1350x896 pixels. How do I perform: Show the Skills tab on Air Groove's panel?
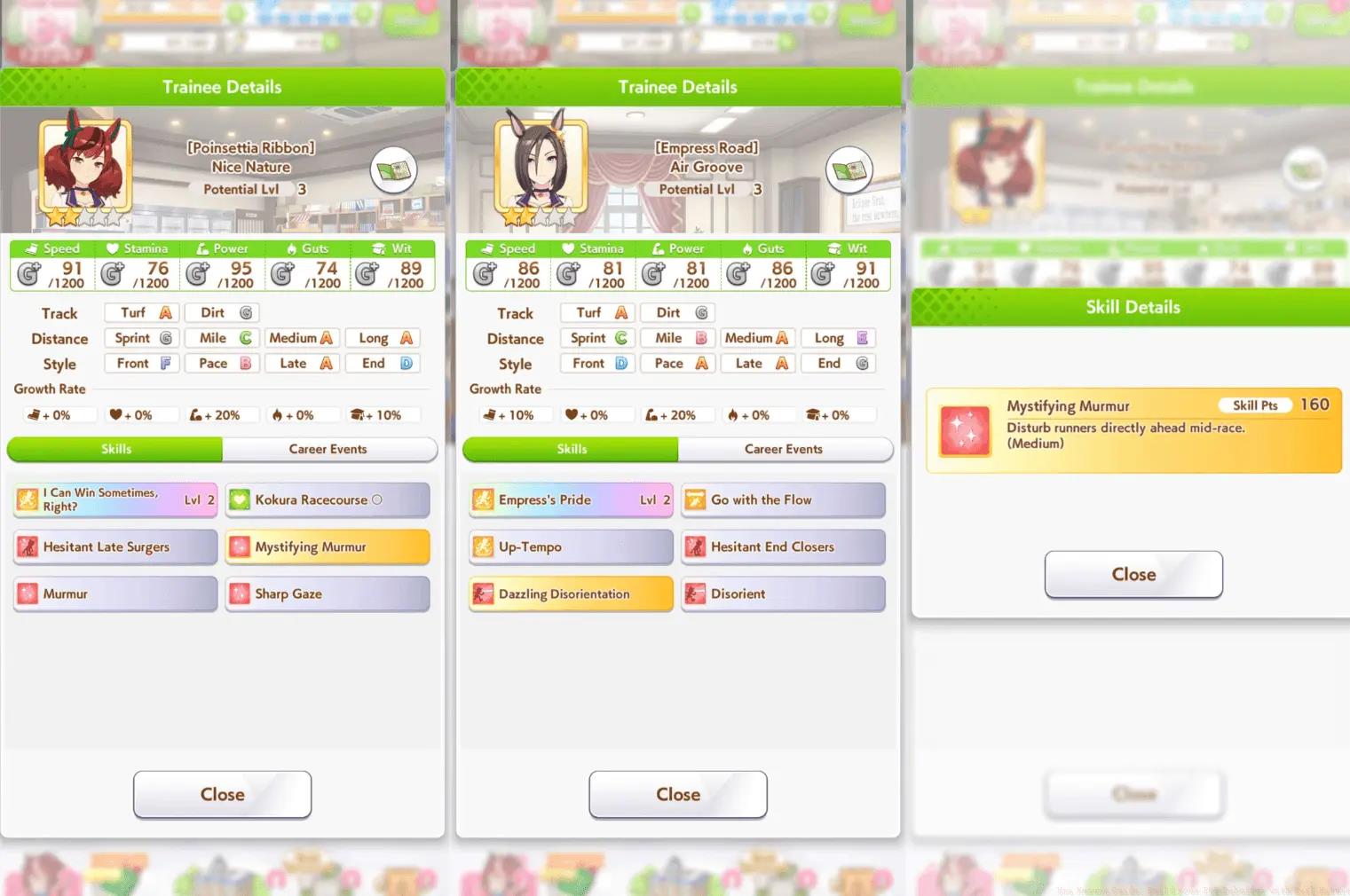point(572,450)
